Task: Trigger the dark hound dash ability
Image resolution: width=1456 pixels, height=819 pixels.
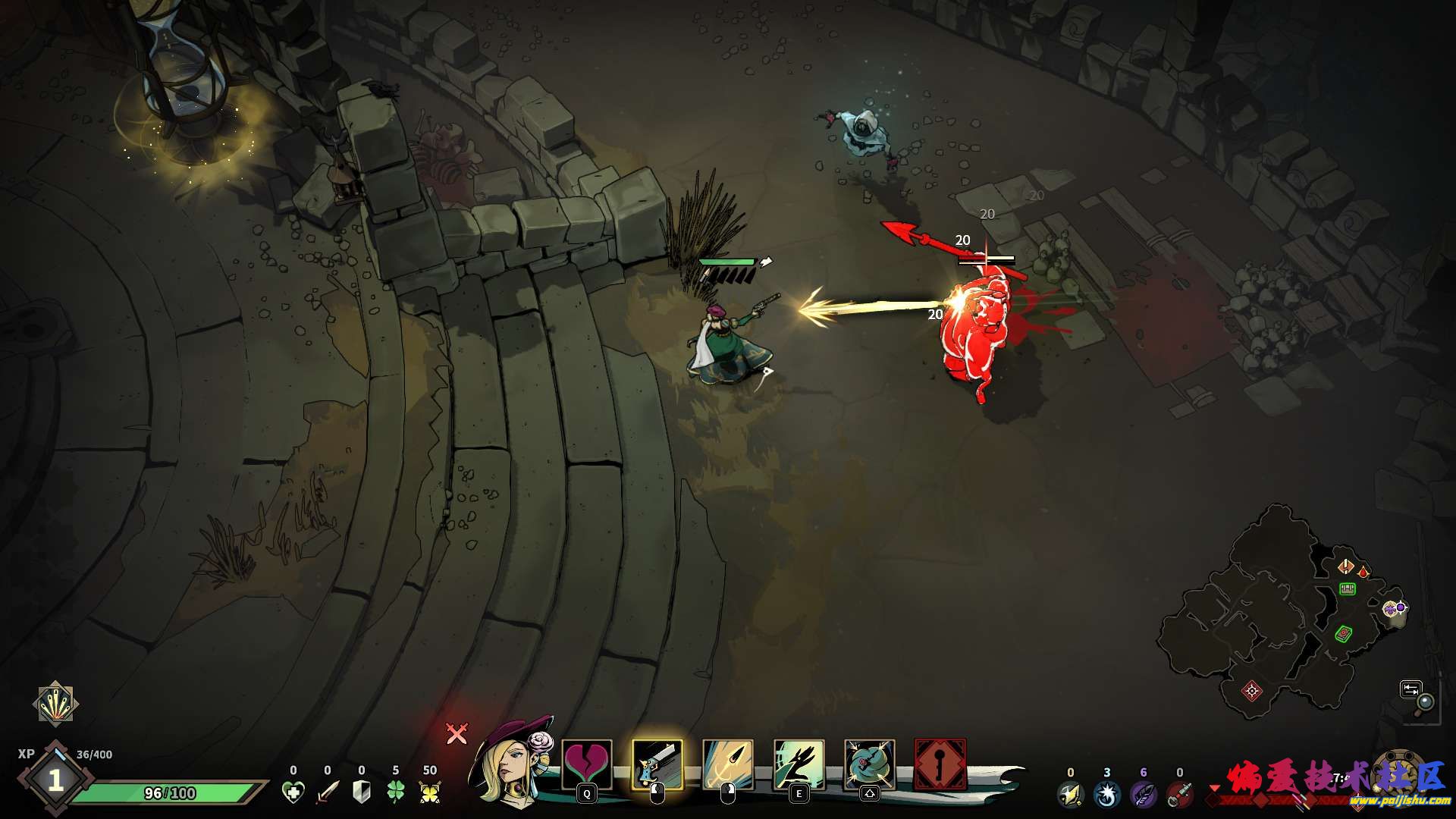Action: pyautogui.click(x=799, y=764)
